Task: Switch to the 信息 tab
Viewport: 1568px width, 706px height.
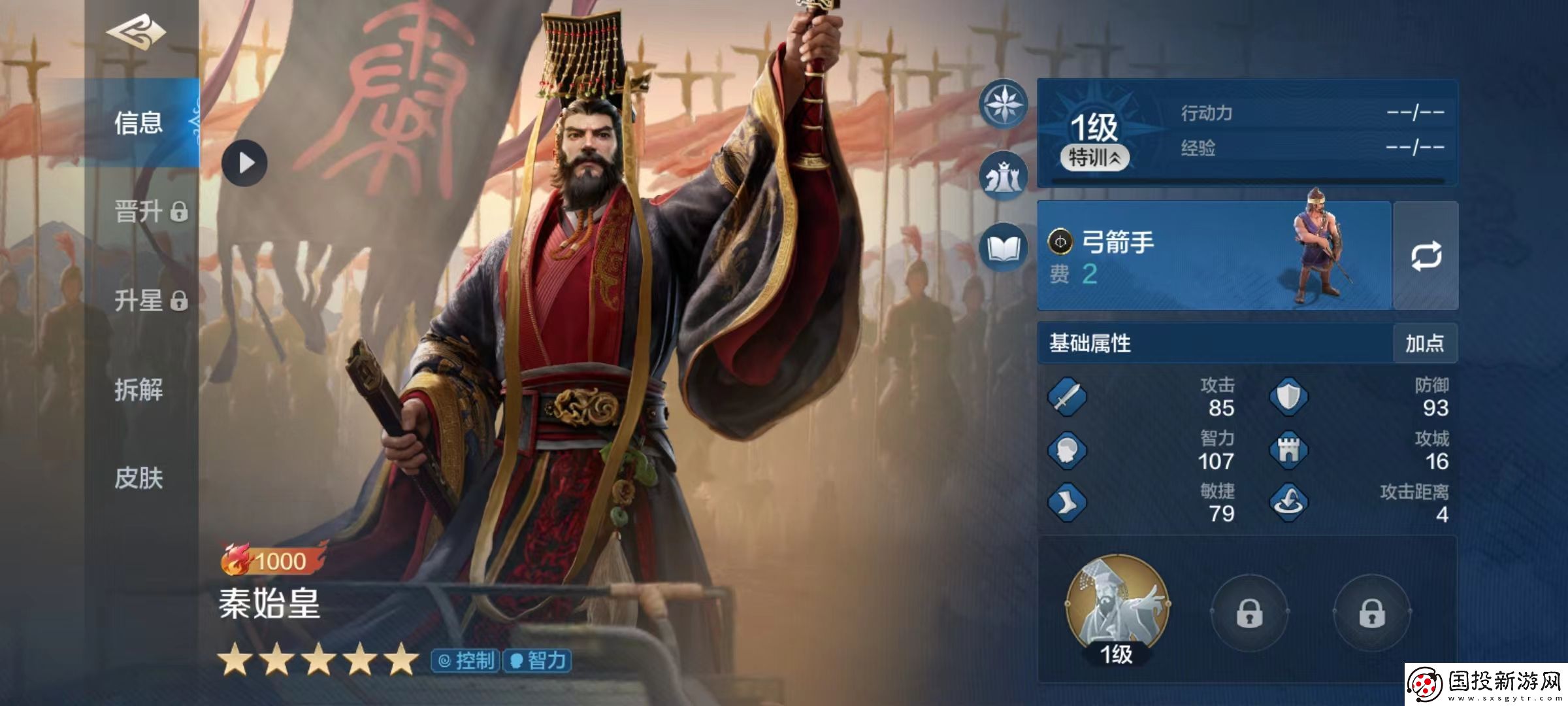Action: [139, 123]
